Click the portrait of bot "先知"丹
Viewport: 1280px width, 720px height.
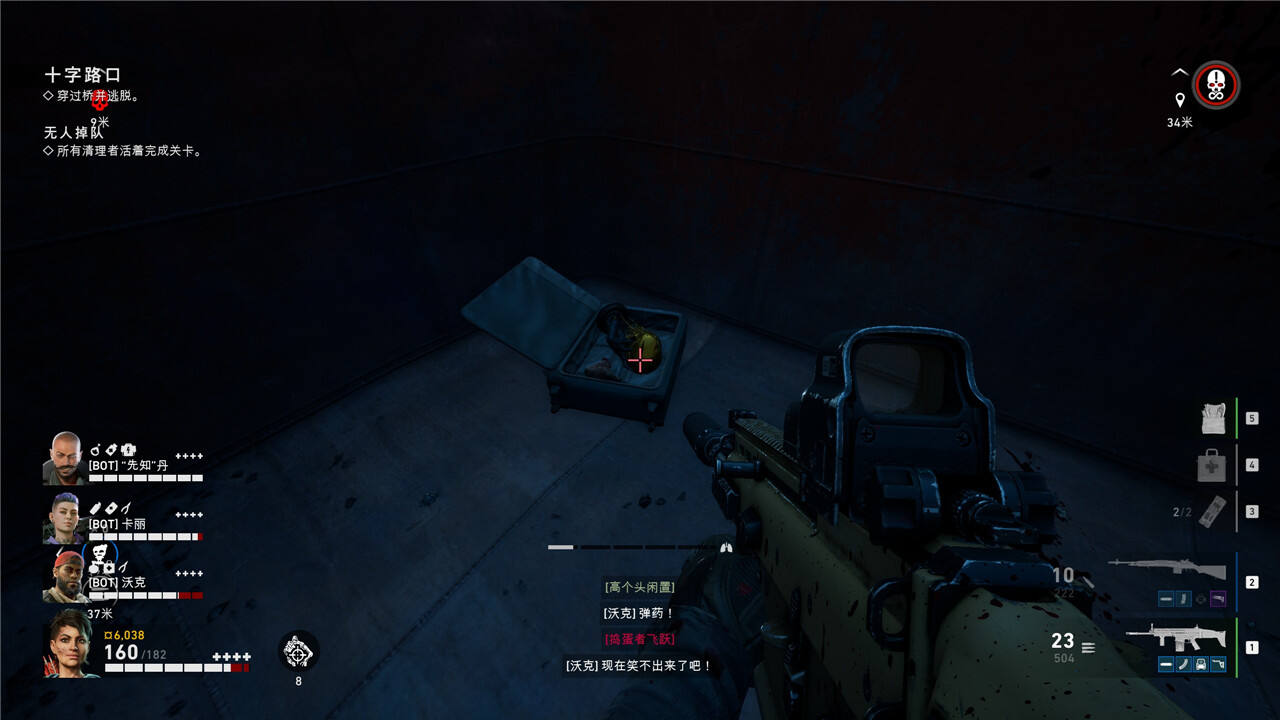tap(65, 458)
